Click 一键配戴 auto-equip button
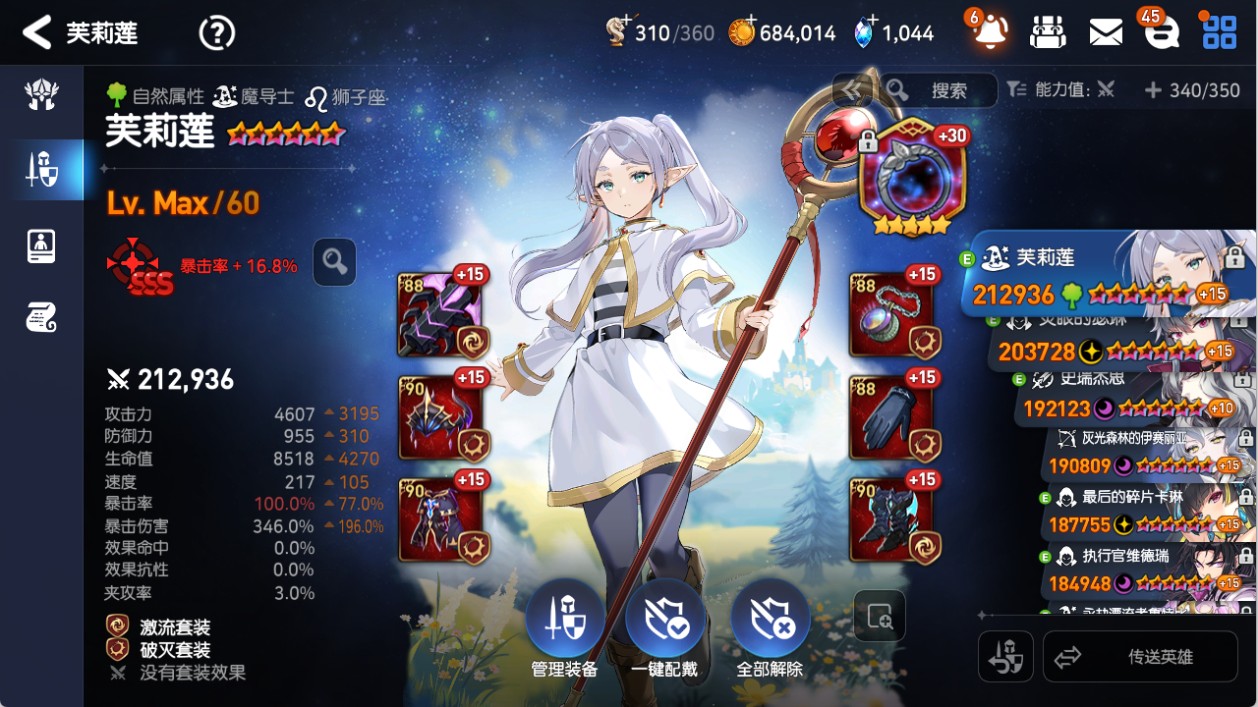This screenshot has width=1258, height=707. click(666, 628)
